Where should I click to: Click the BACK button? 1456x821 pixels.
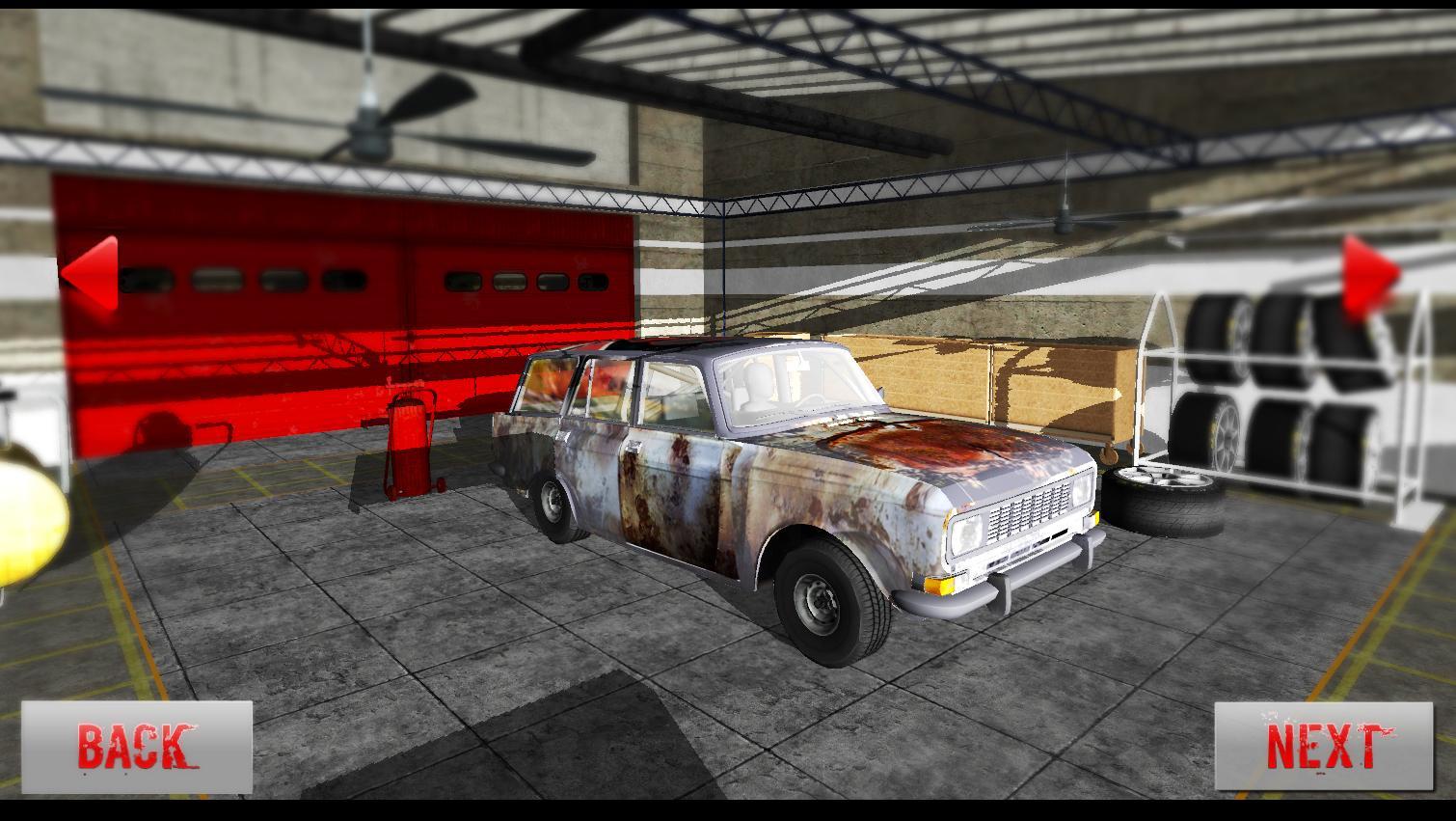point(136,747)
